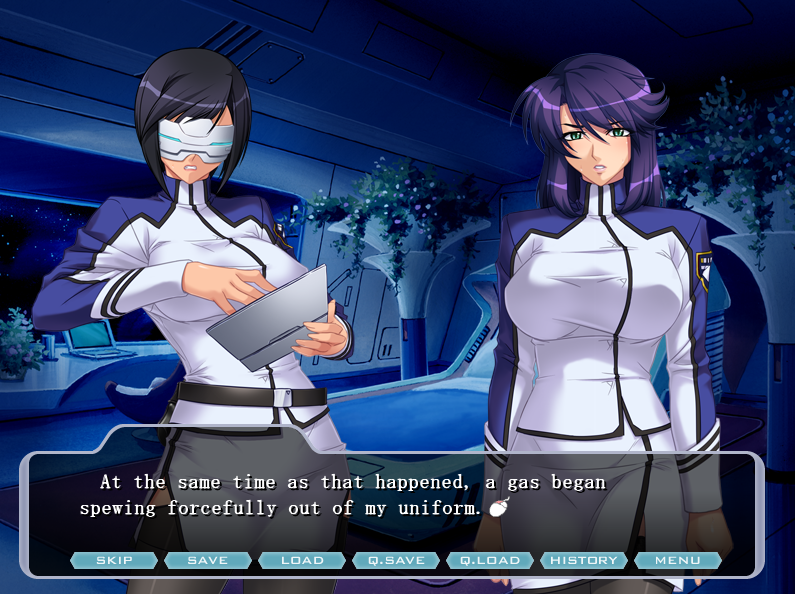This screenshot has height=594, width=795.
Task: Quick load with Q.LOAD
Action: tap(490, 560)
